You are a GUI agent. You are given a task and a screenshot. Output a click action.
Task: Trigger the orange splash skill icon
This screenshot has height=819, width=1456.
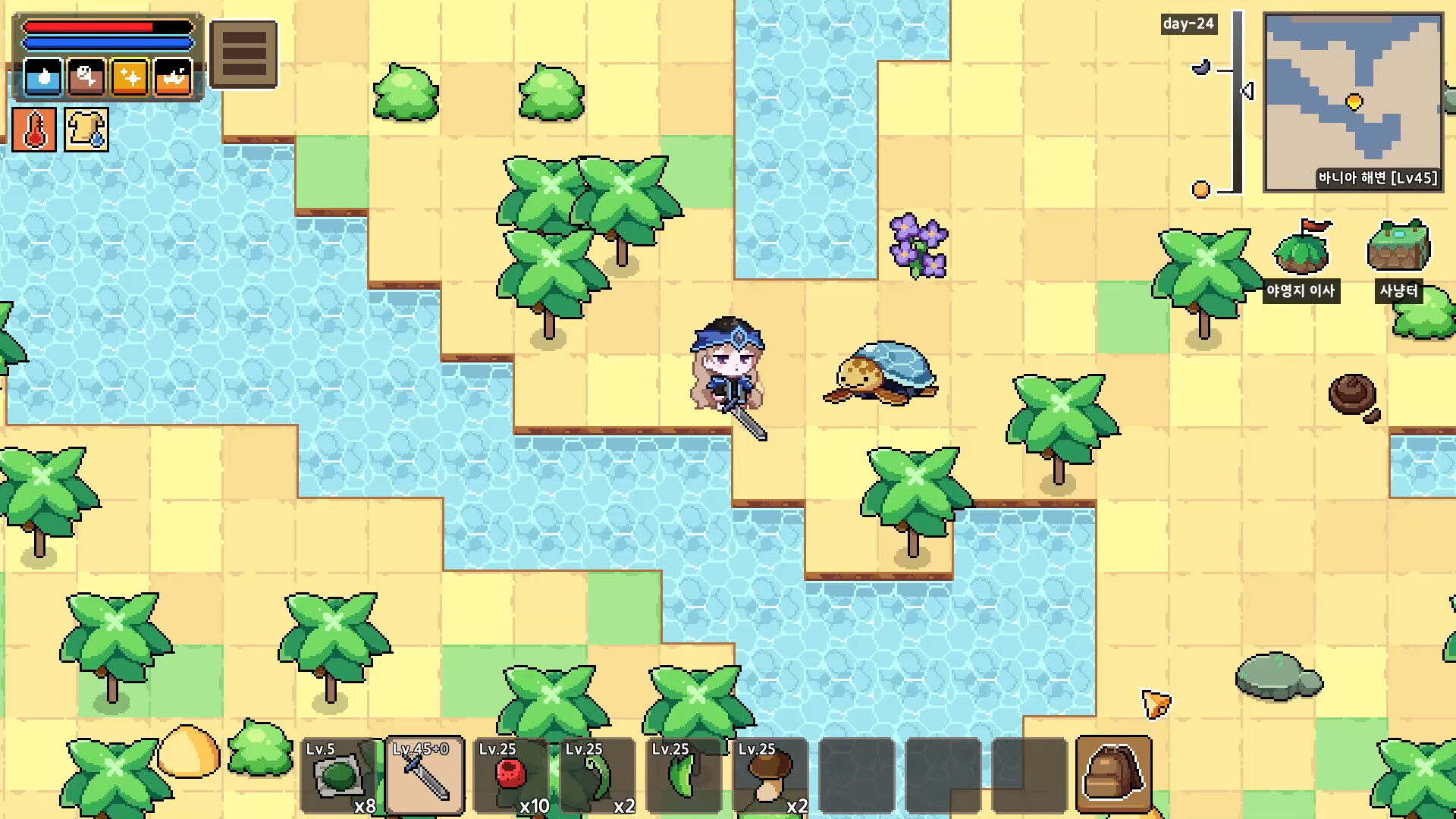pyautogui.click(x=172, y=78)
